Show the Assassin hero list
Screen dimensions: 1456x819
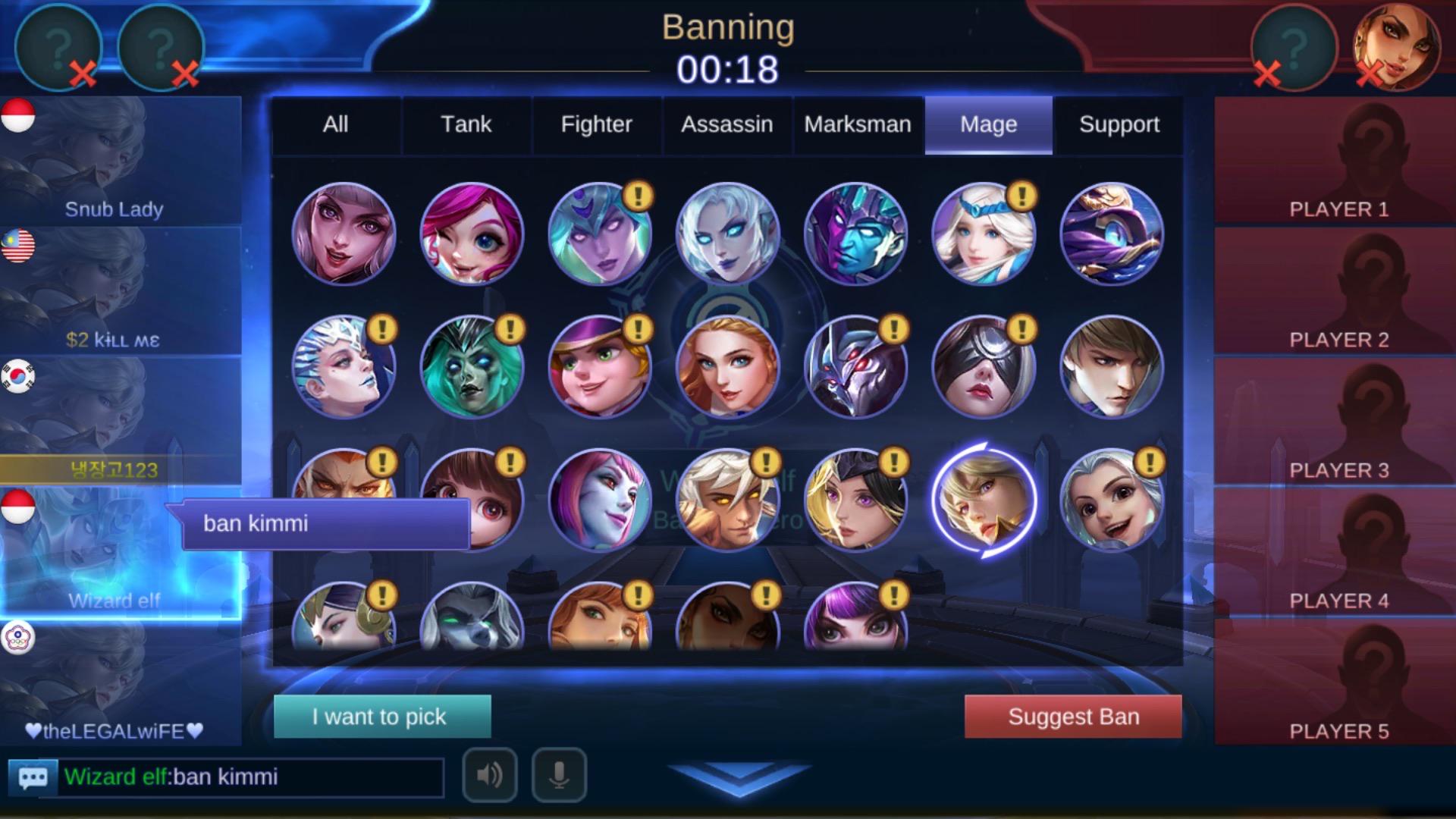point(726,124)
